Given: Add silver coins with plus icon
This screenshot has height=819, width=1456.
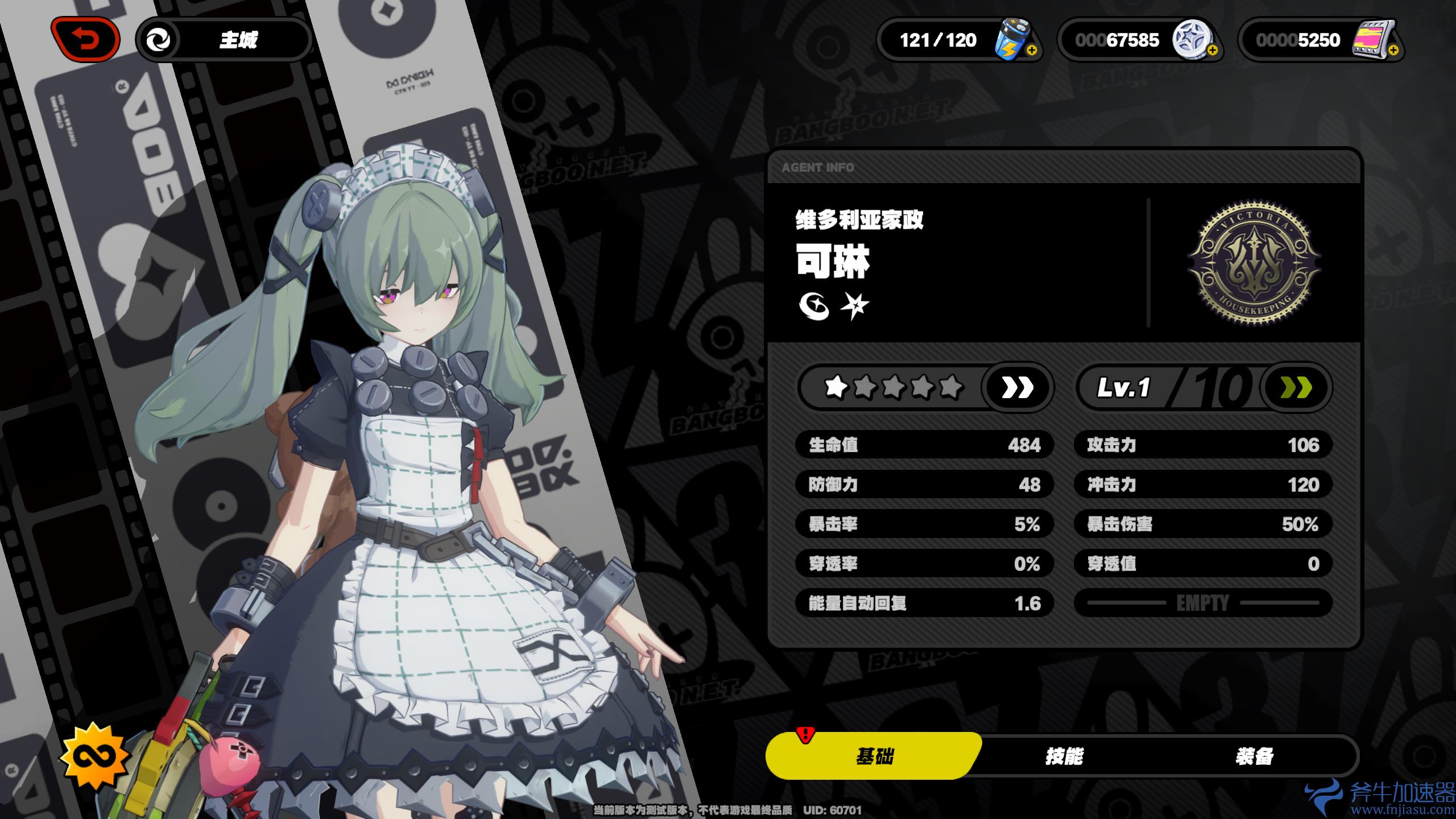Looking at the screenshot, I should point(1212,51).
